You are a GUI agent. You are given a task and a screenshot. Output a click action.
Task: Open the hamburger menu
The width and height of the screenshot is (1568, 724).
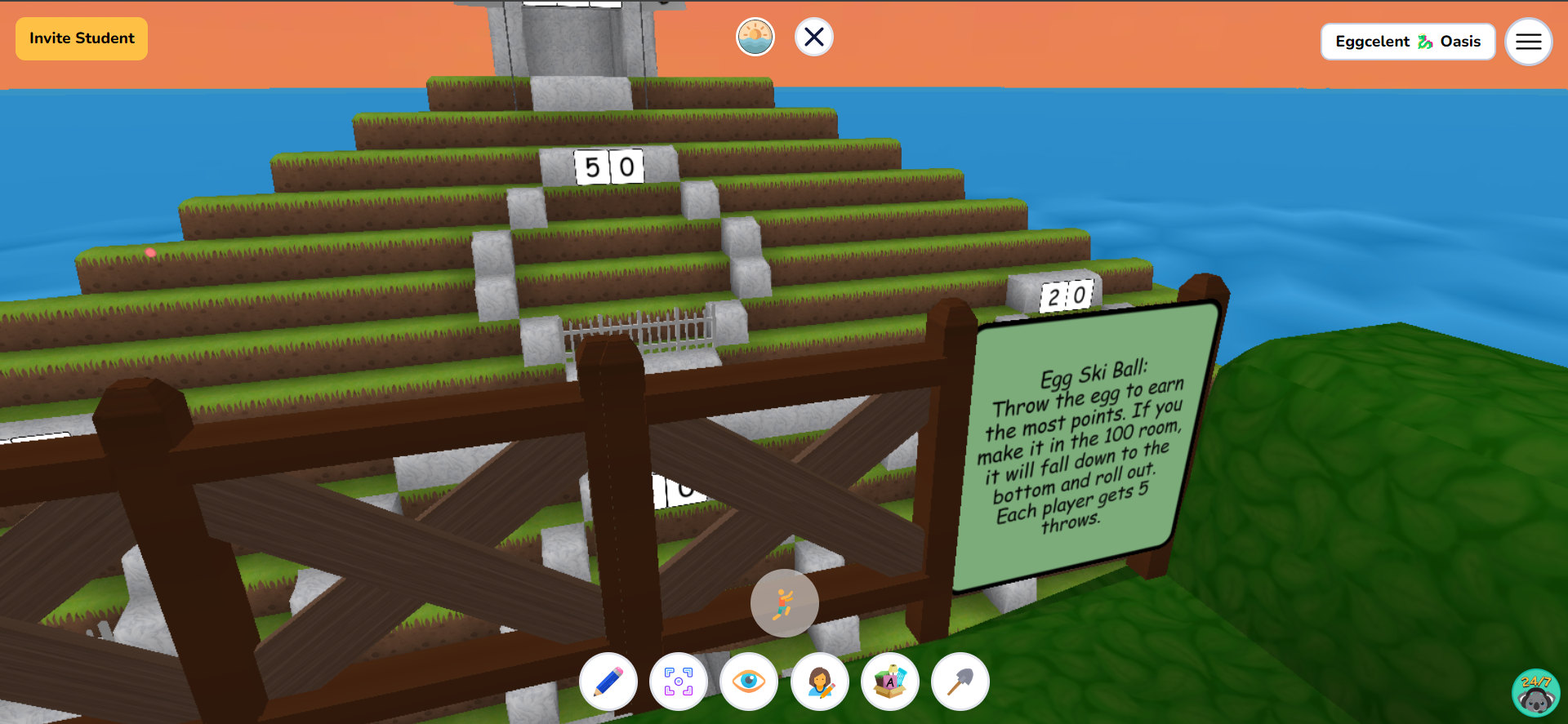(1528, 42)
